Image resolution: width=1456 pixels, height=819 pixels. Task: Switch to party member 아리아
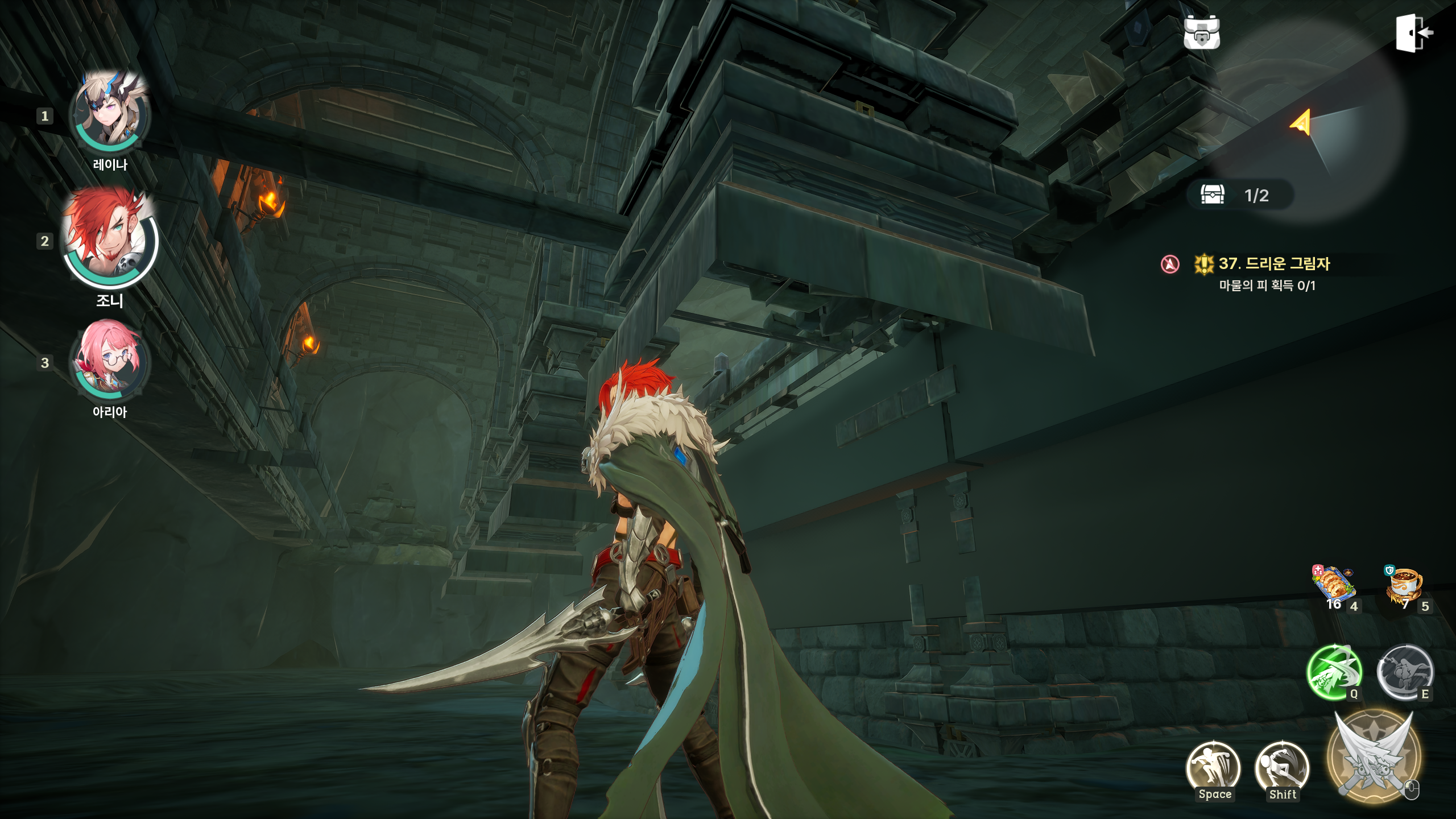110,359
